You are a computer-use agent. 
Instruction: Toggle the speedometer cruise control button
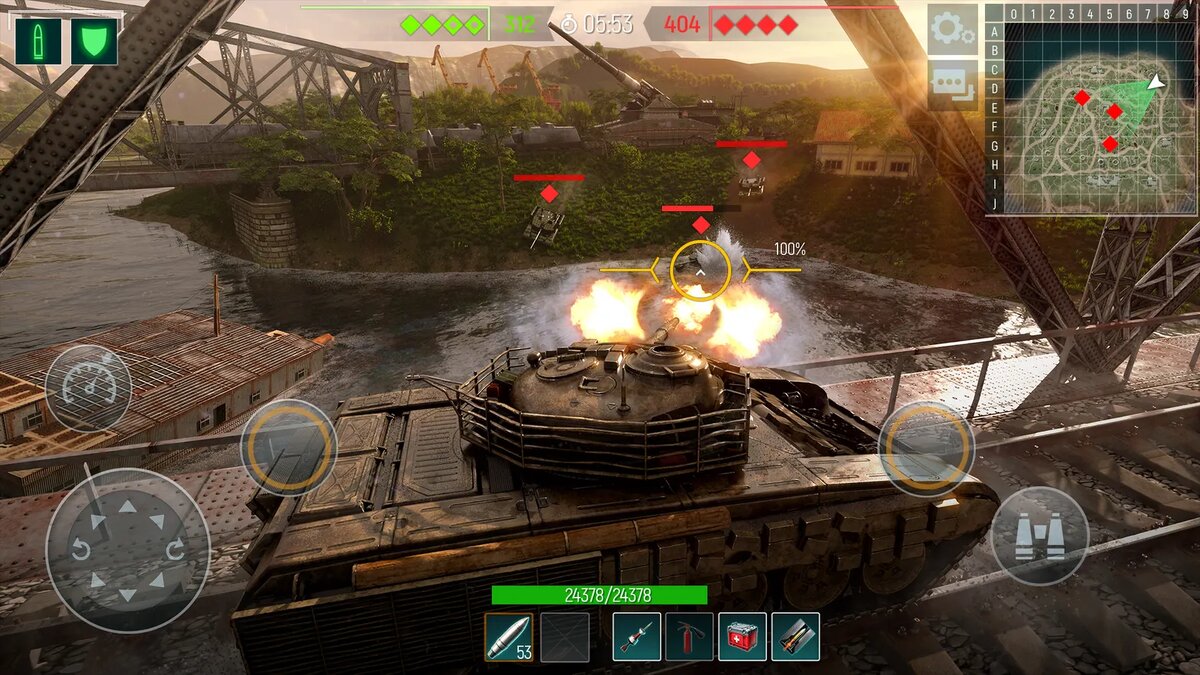[x=88, y=388]
